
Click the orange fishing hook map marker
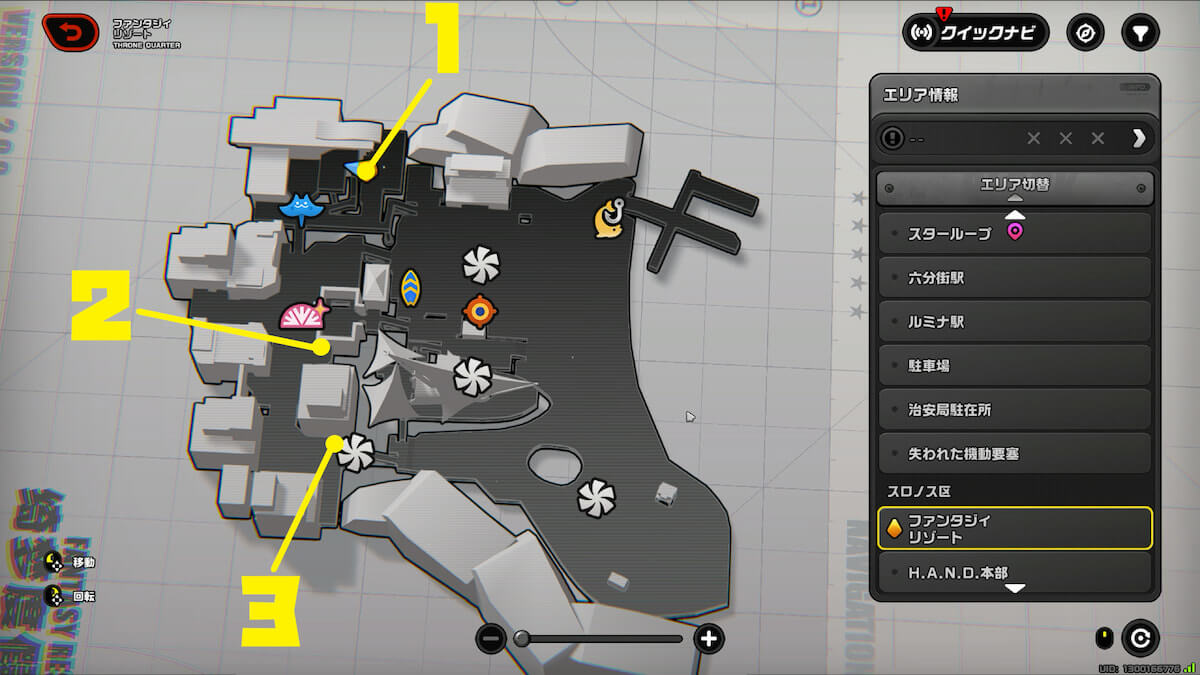pos(609,219)
